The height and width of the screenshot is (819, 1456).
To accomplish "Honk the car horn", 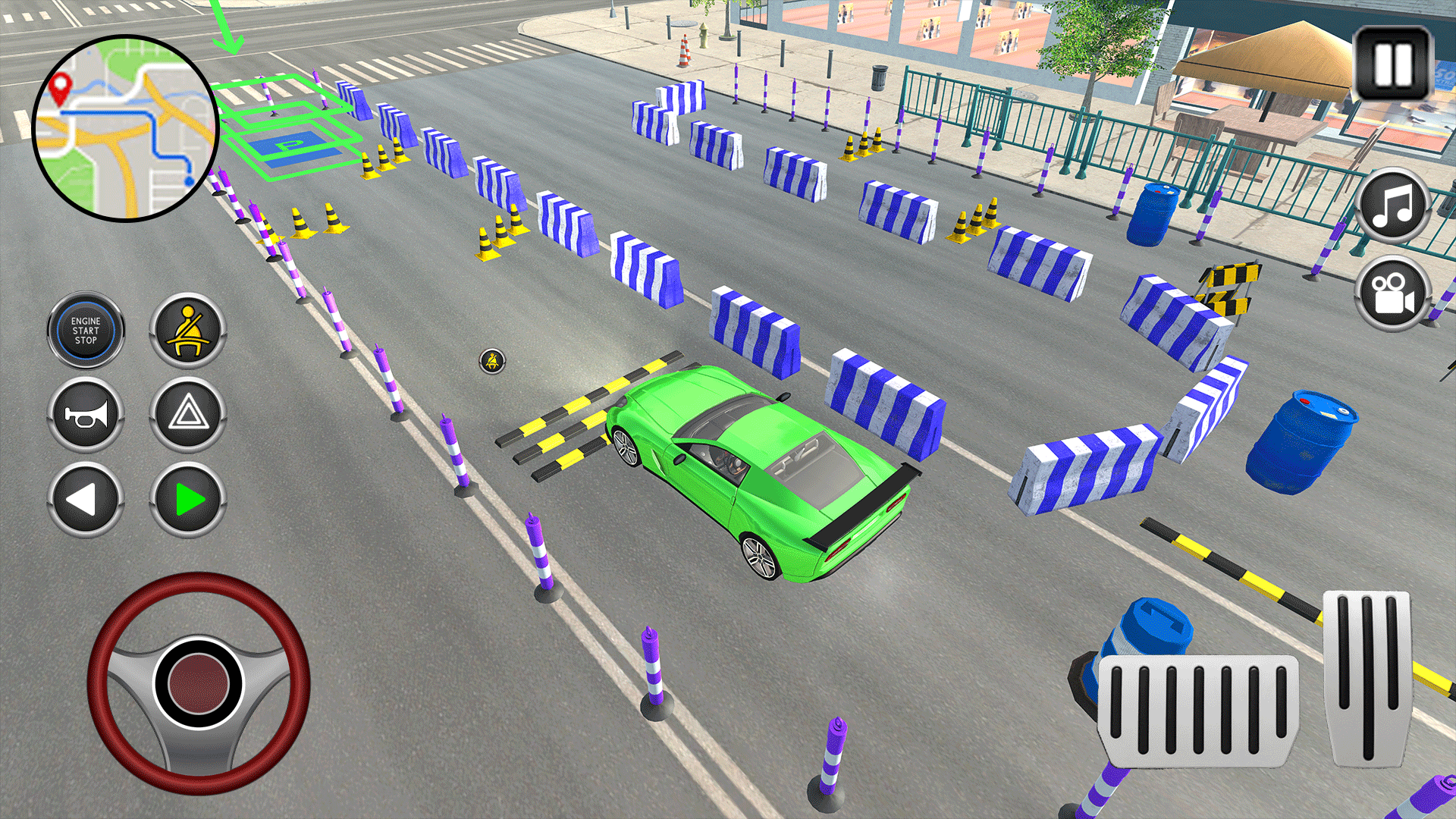I will pyautogui.click(x=85, y=415).
